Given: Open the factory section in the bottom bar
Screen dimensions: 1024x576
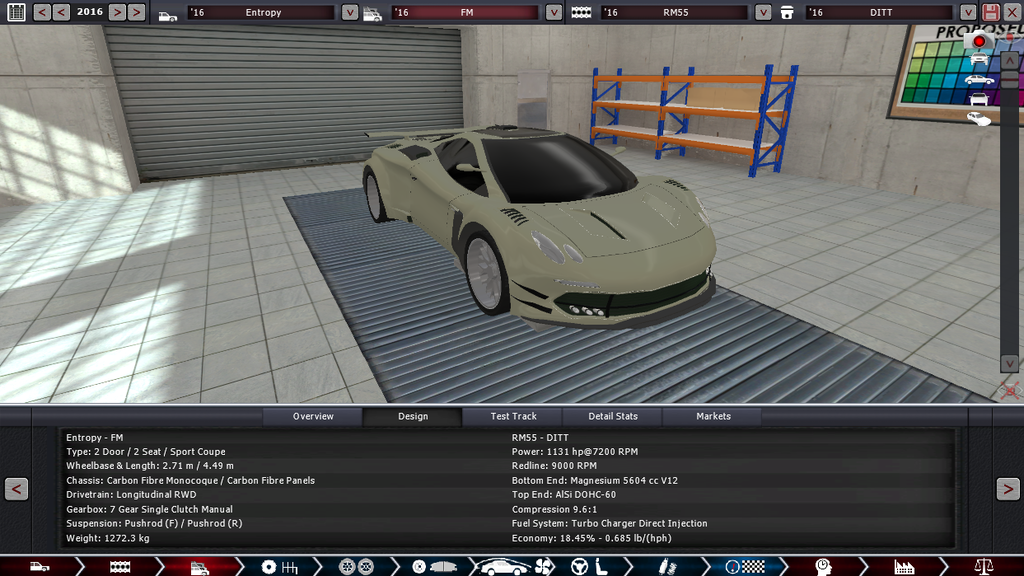Looking at the screenshot, I should [x=904, y=567].
